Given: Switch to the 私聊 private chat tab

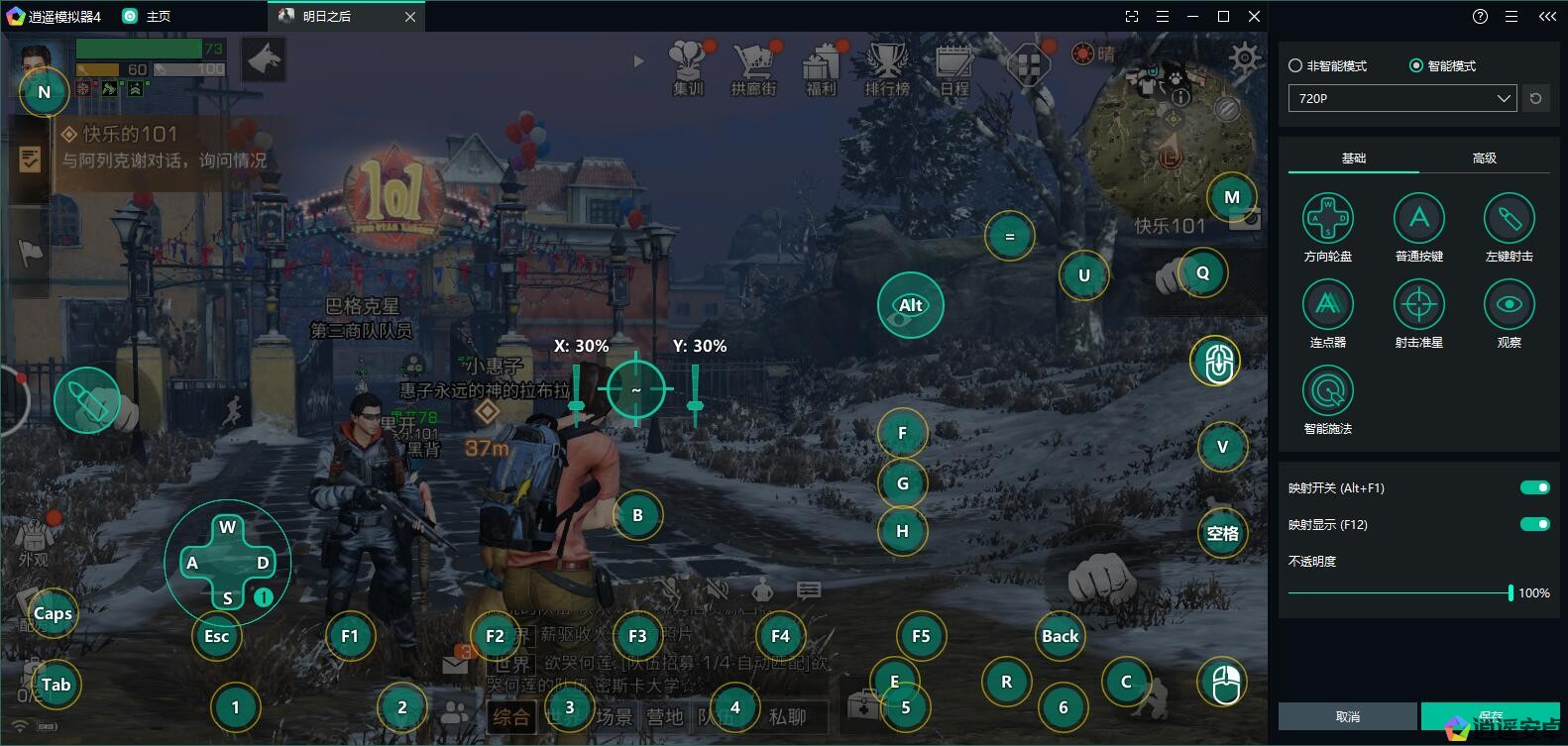Looking at the screenshot, I should click(x=788, y=716).
